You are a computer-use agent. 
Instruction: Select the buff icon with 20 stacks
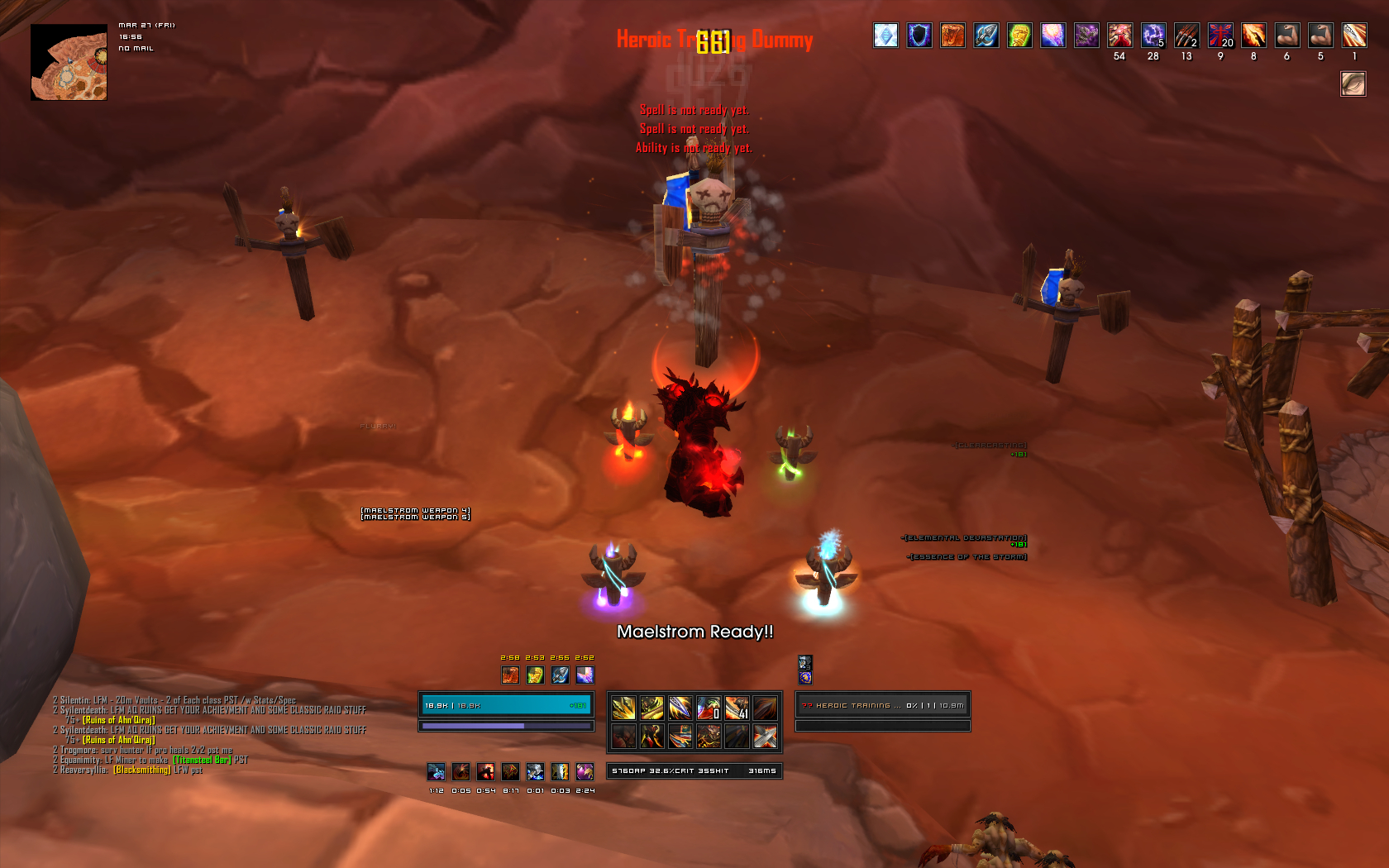(x=1220, y=36)
